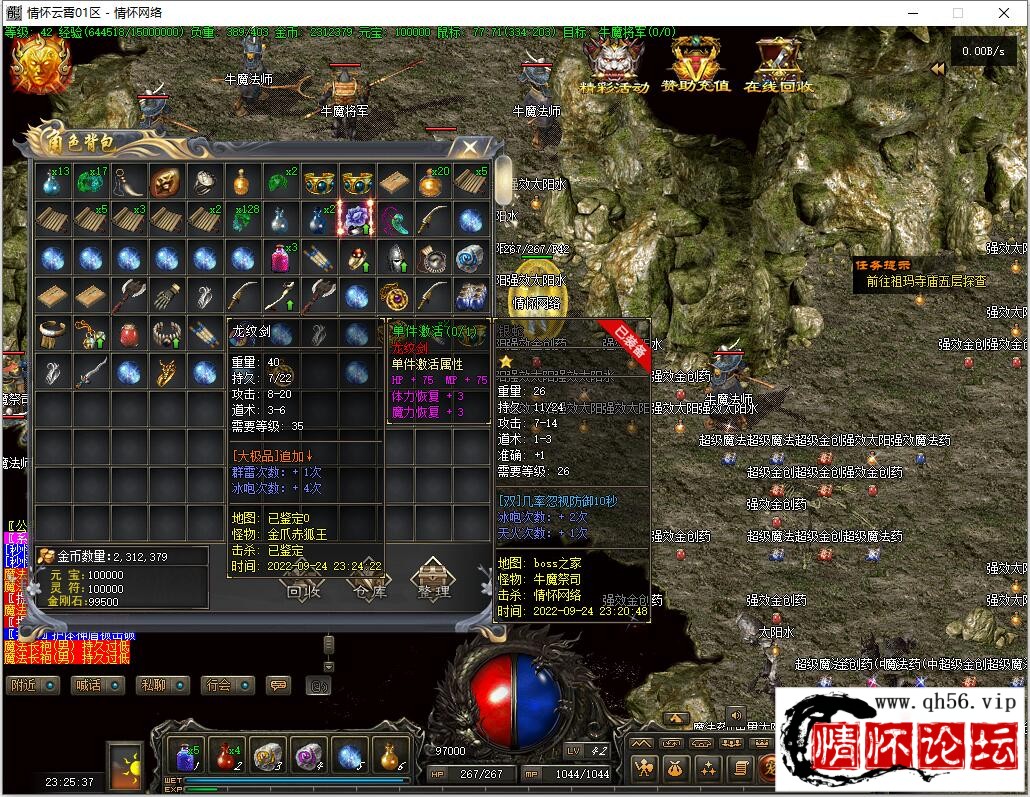The image size is (1030, 797).
Task: Select the golden flask in hotbar slot 6
Action: click(x=389, y=757)
